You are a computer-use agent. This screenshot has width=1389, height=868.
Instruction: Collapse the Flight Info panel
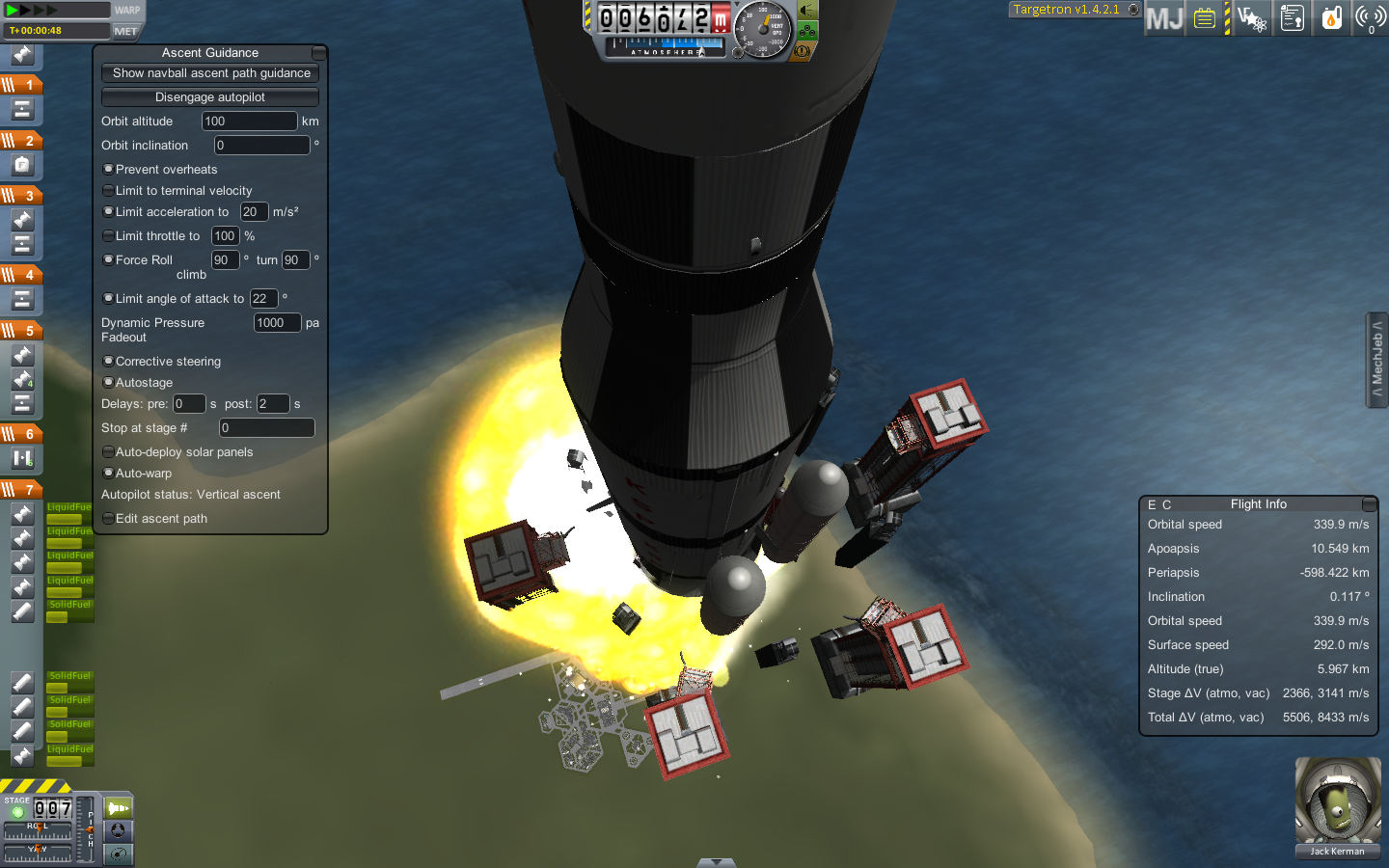1369,503
